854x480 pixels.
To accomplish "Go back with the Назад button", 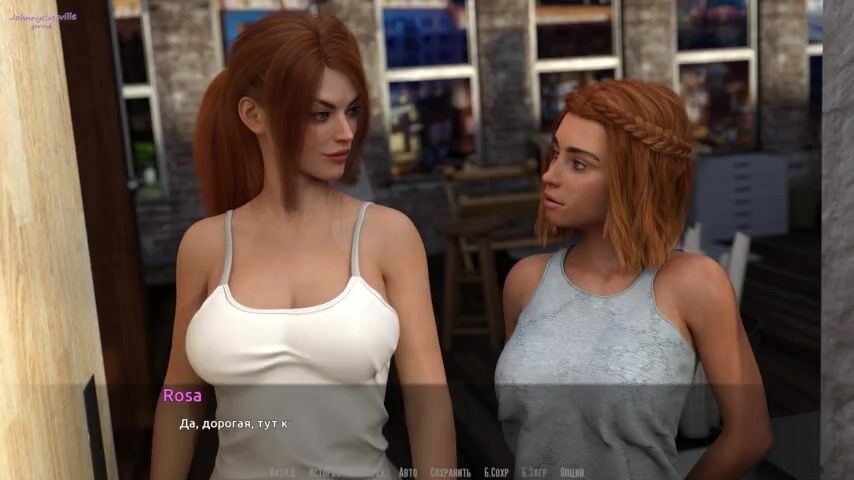I will (282, 472).
